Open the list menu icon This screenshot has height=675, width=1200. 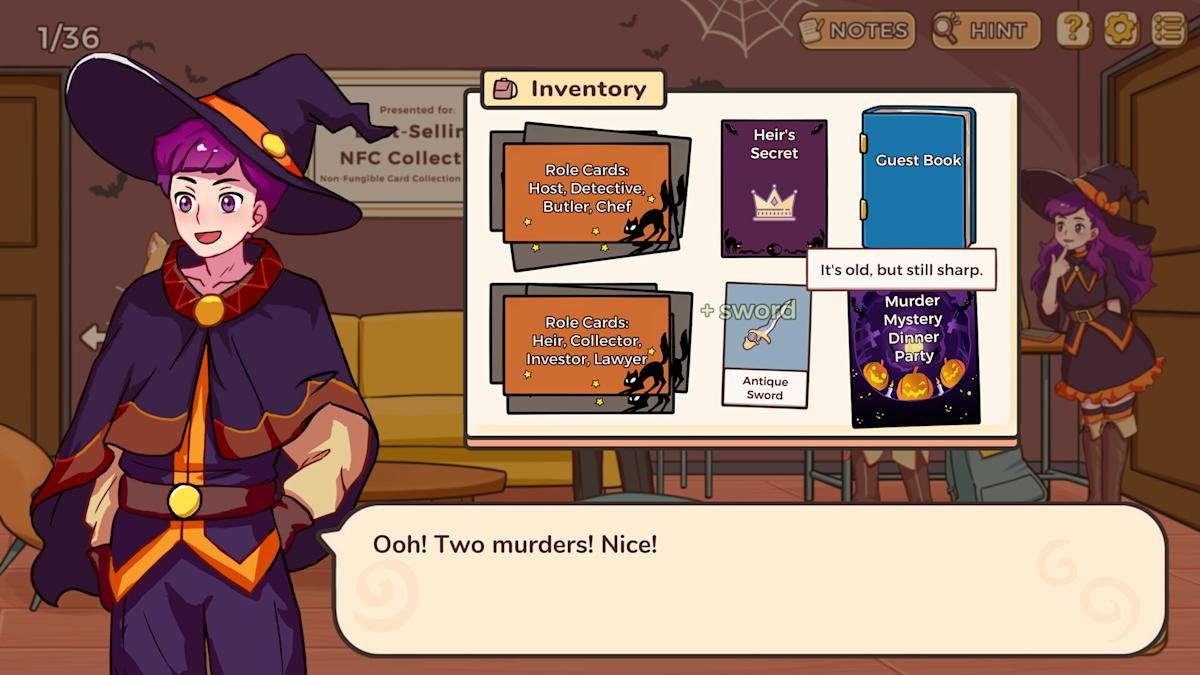point(1169,30)
